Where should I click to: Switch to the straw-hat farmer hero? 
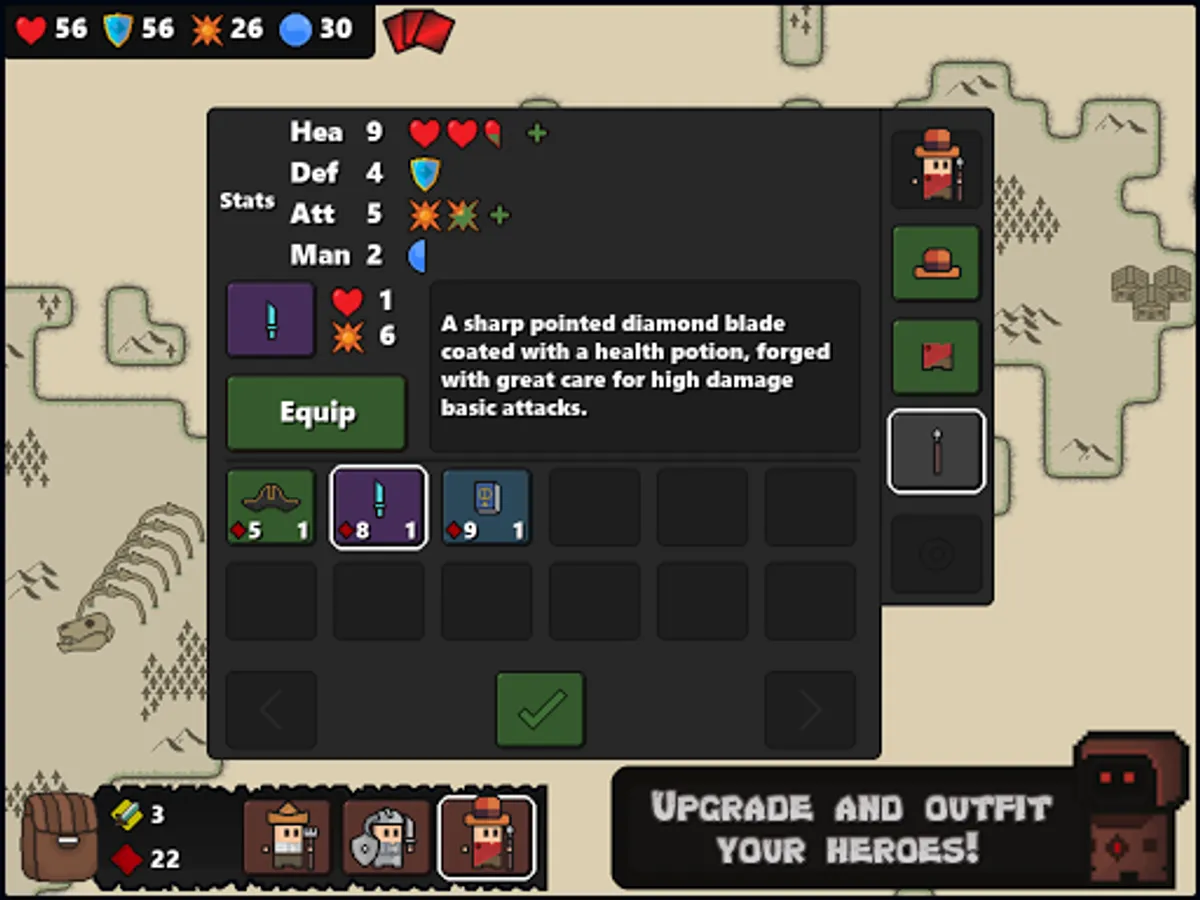[287, 837]
